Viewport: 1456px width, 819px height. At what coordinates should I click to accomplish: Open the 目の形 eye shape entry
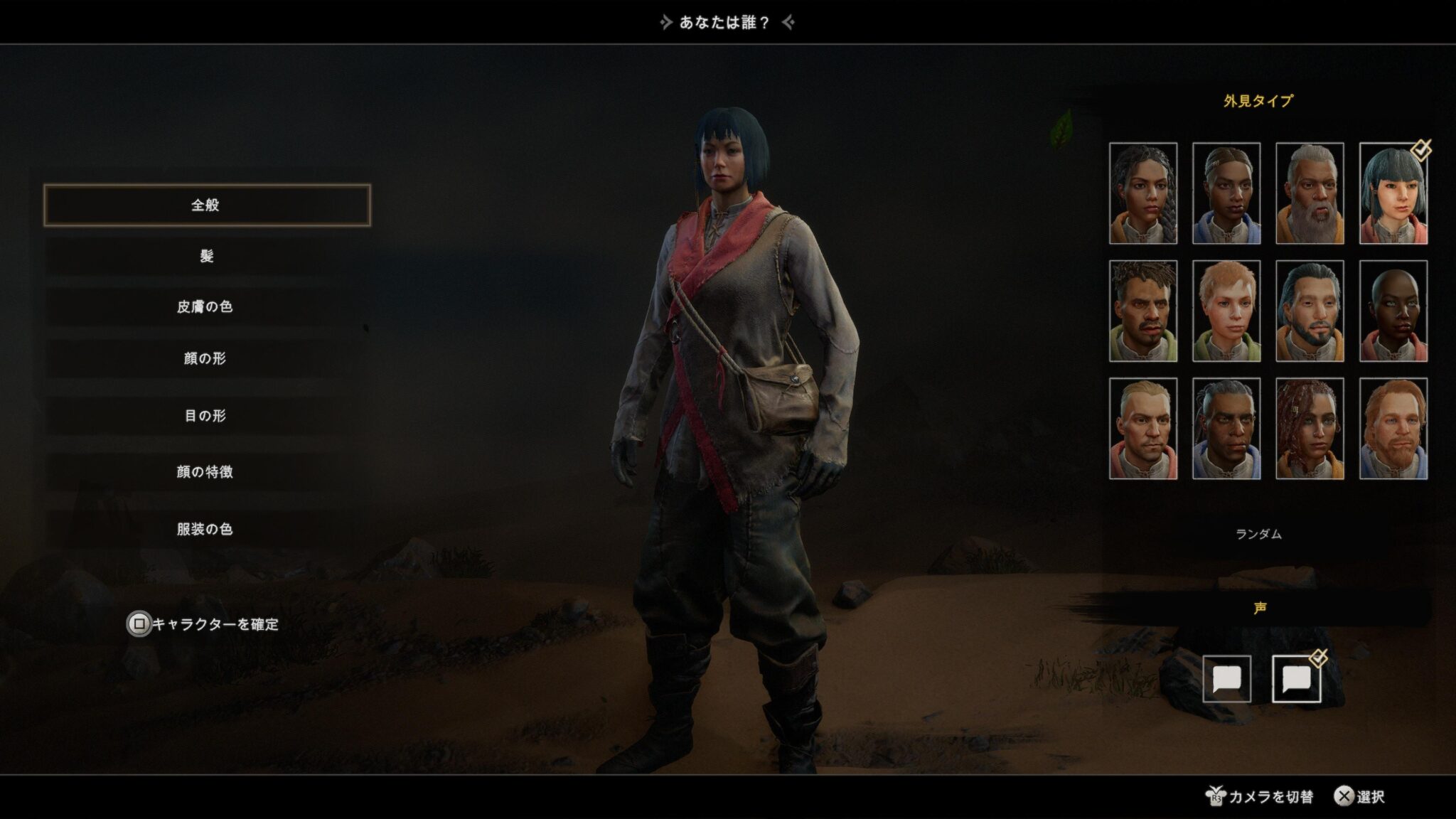point(205,416)
